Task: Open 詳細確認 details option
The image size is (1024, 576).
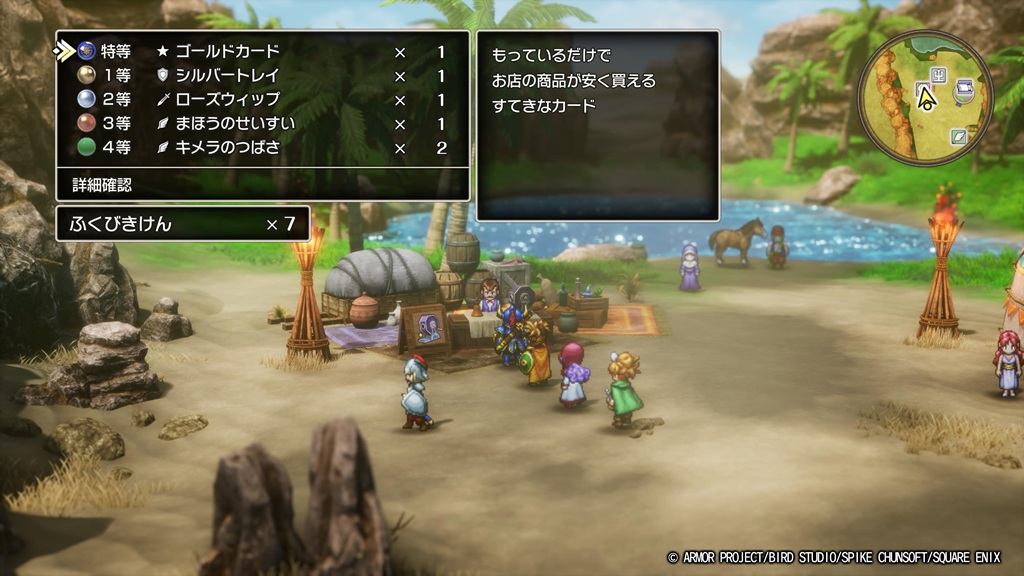Action: coord(102,184)
